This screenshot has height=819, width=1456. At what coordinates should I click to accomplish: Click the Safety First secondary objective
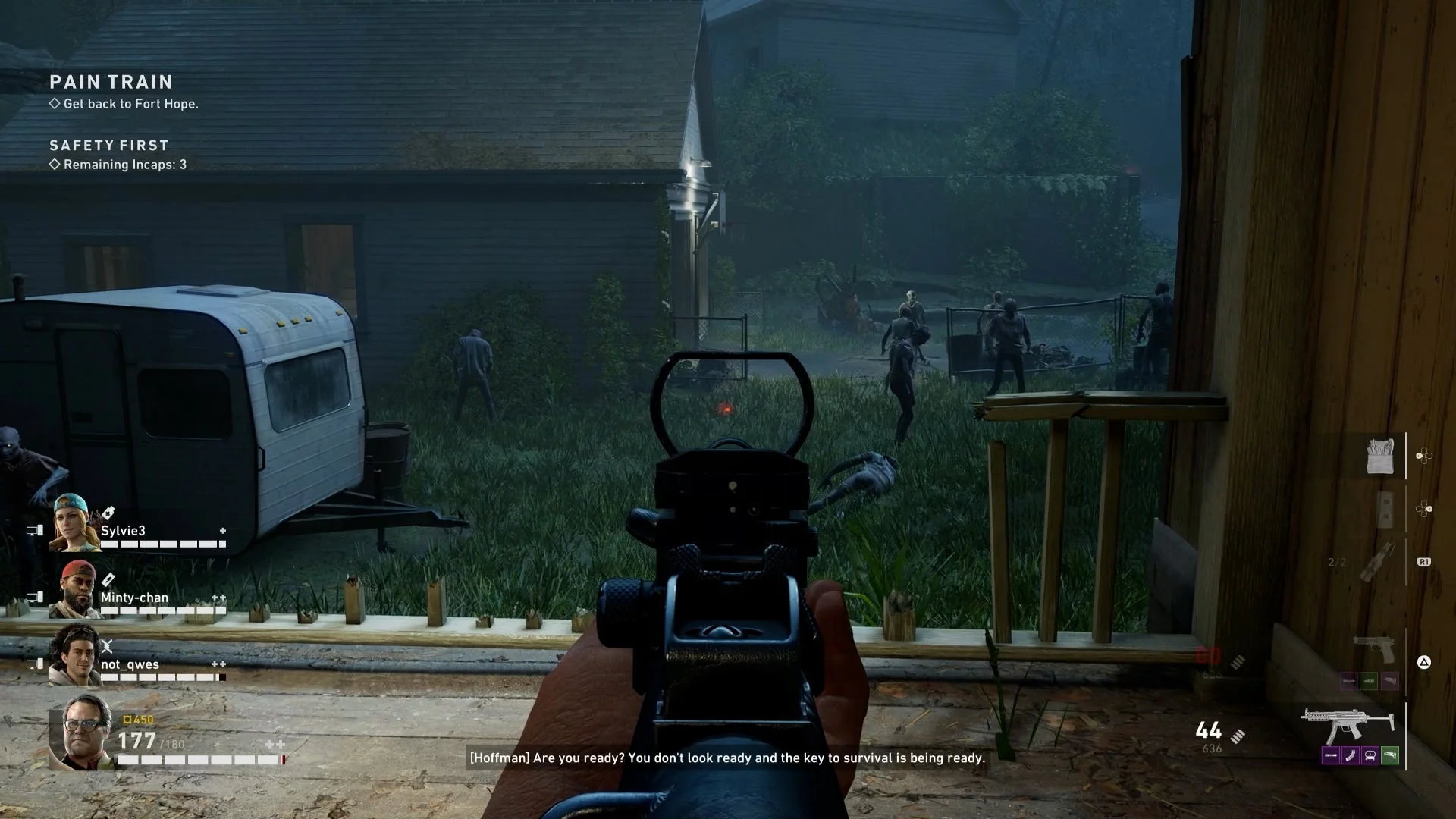109,145
